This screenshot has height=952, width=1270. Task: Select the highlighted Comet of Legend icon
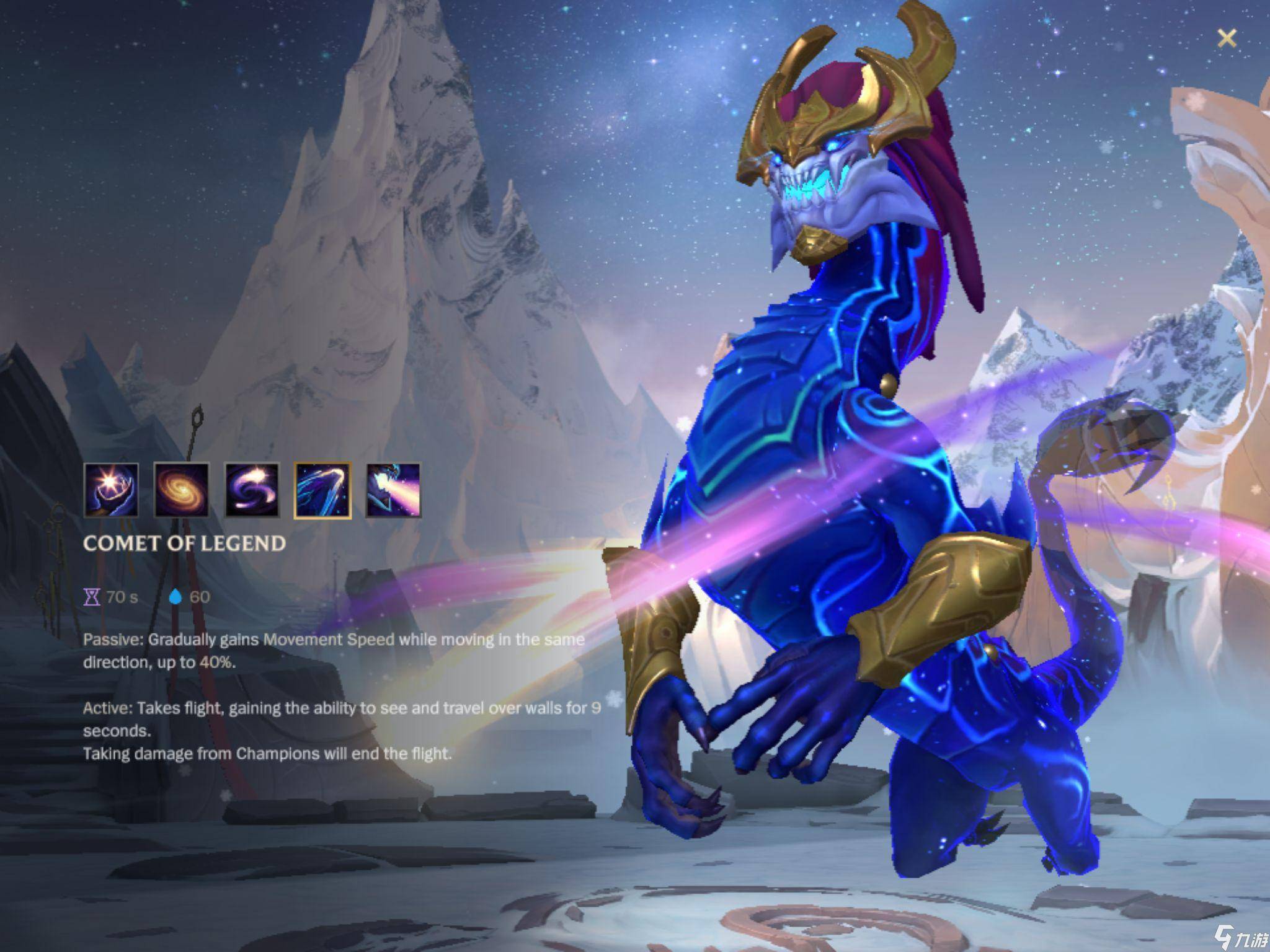[322, 490]
